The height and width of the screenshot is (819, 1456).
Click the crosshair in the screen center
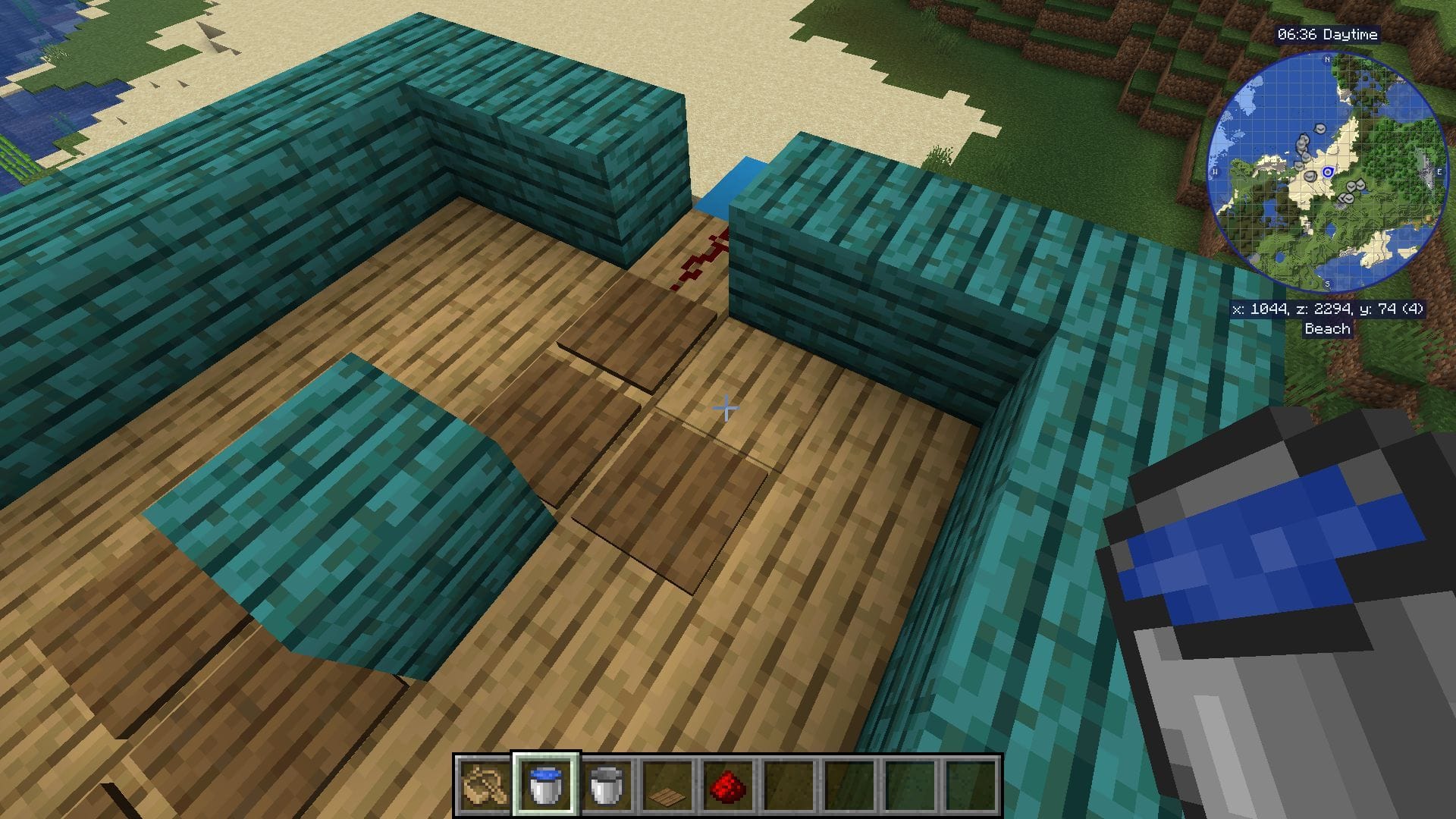[x=726, y=408]
